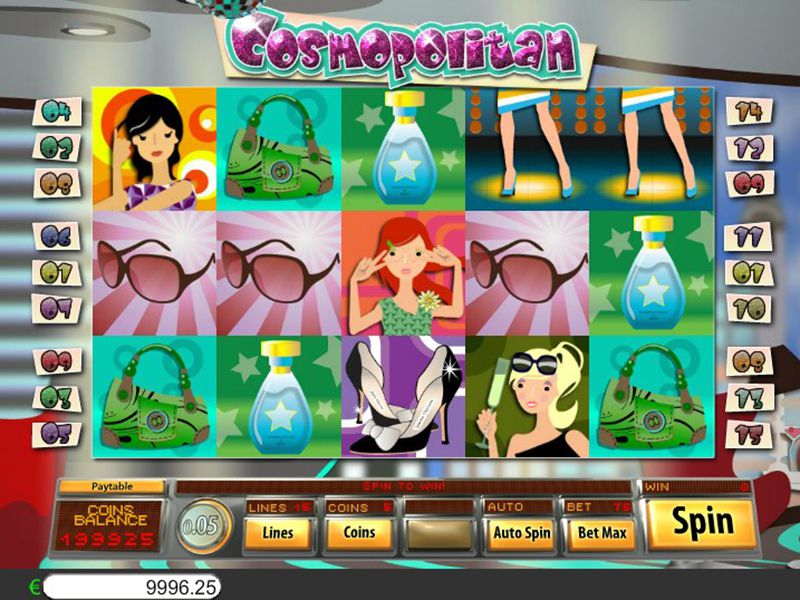Spin the reels with the Spin button

702,523
